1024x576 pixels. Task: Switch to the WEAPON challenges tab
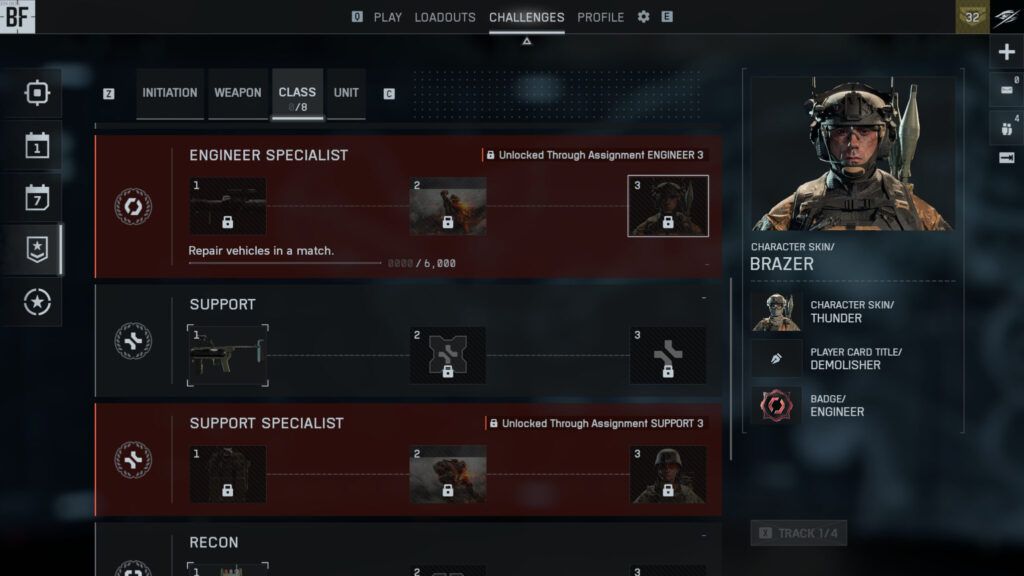pos(238,93)
